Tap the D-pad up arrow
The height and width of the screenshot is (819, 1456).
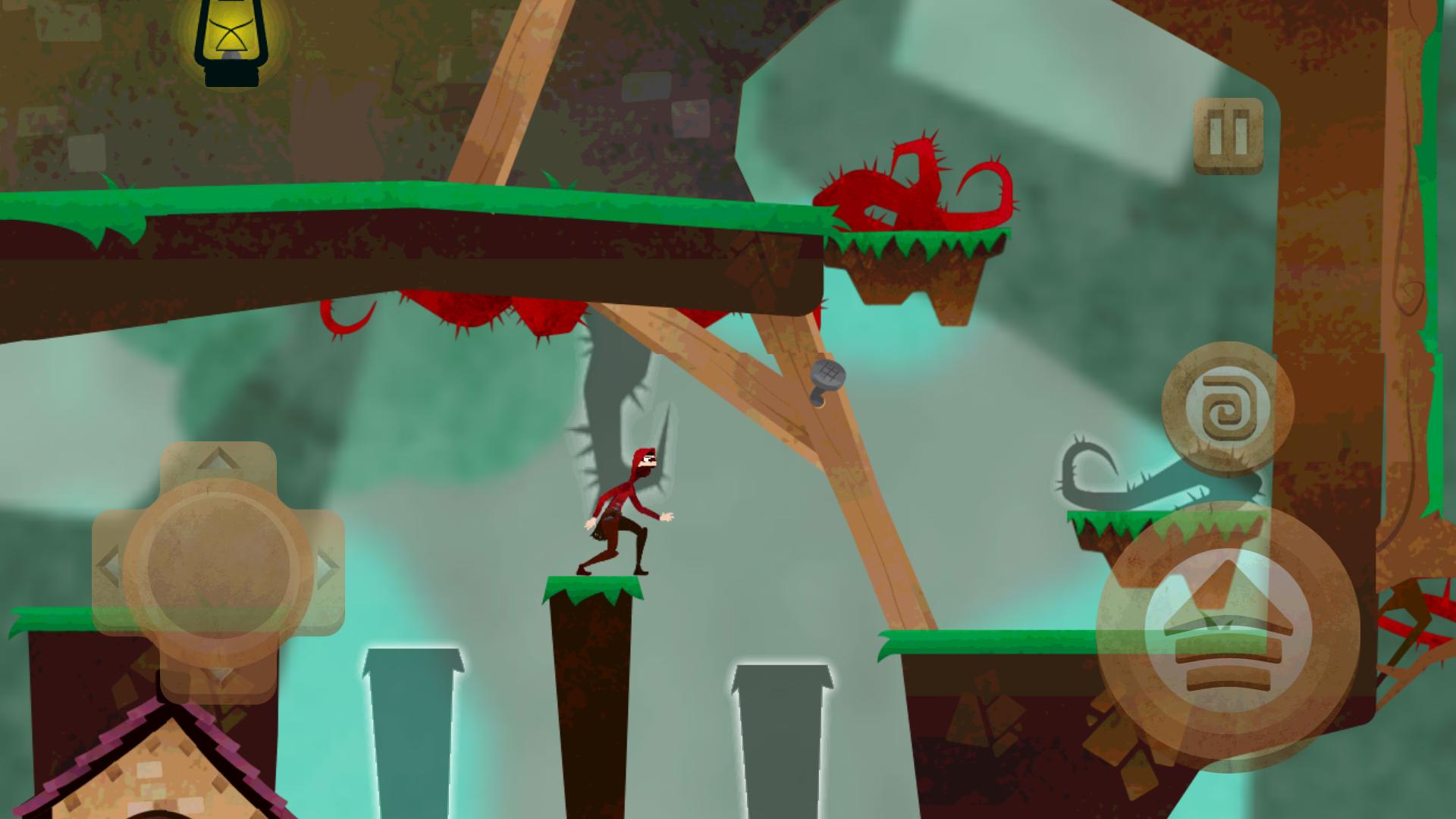click(218, 460)
